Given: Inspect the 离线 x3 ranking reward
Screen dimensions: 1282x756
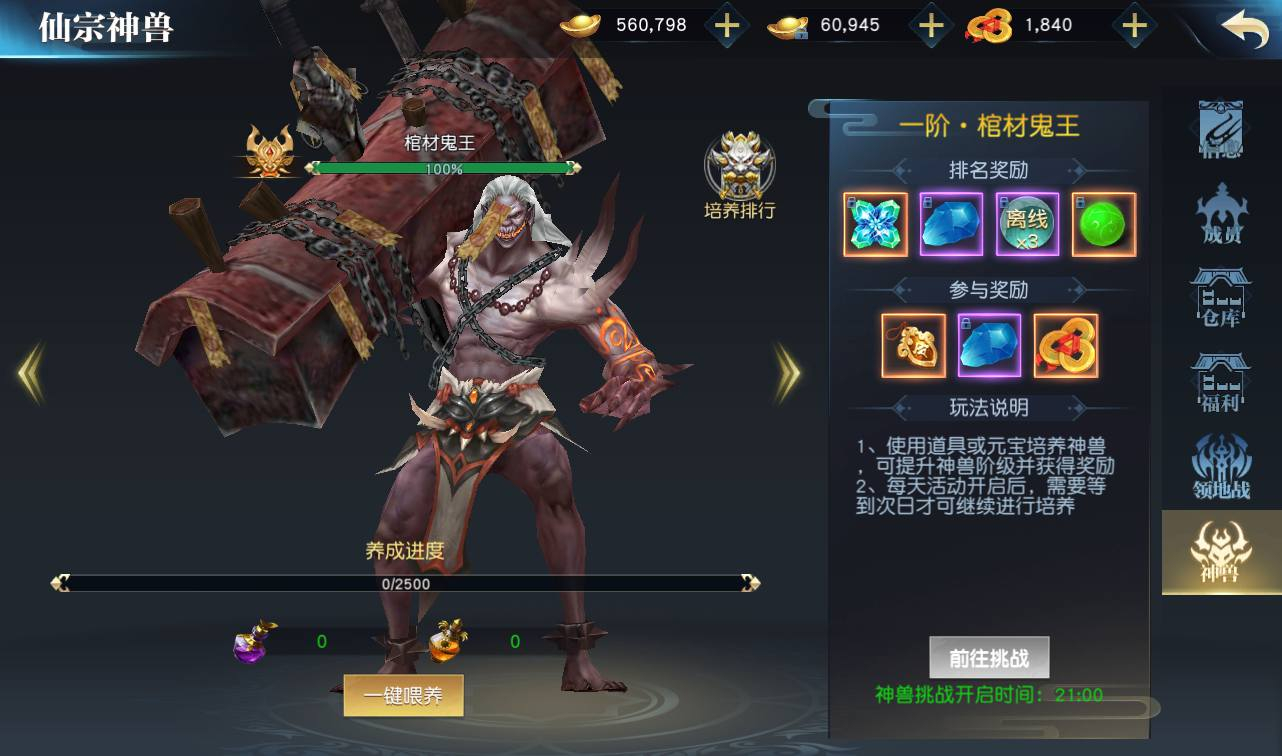Looking at the screenshot, I should point(1027,225).
